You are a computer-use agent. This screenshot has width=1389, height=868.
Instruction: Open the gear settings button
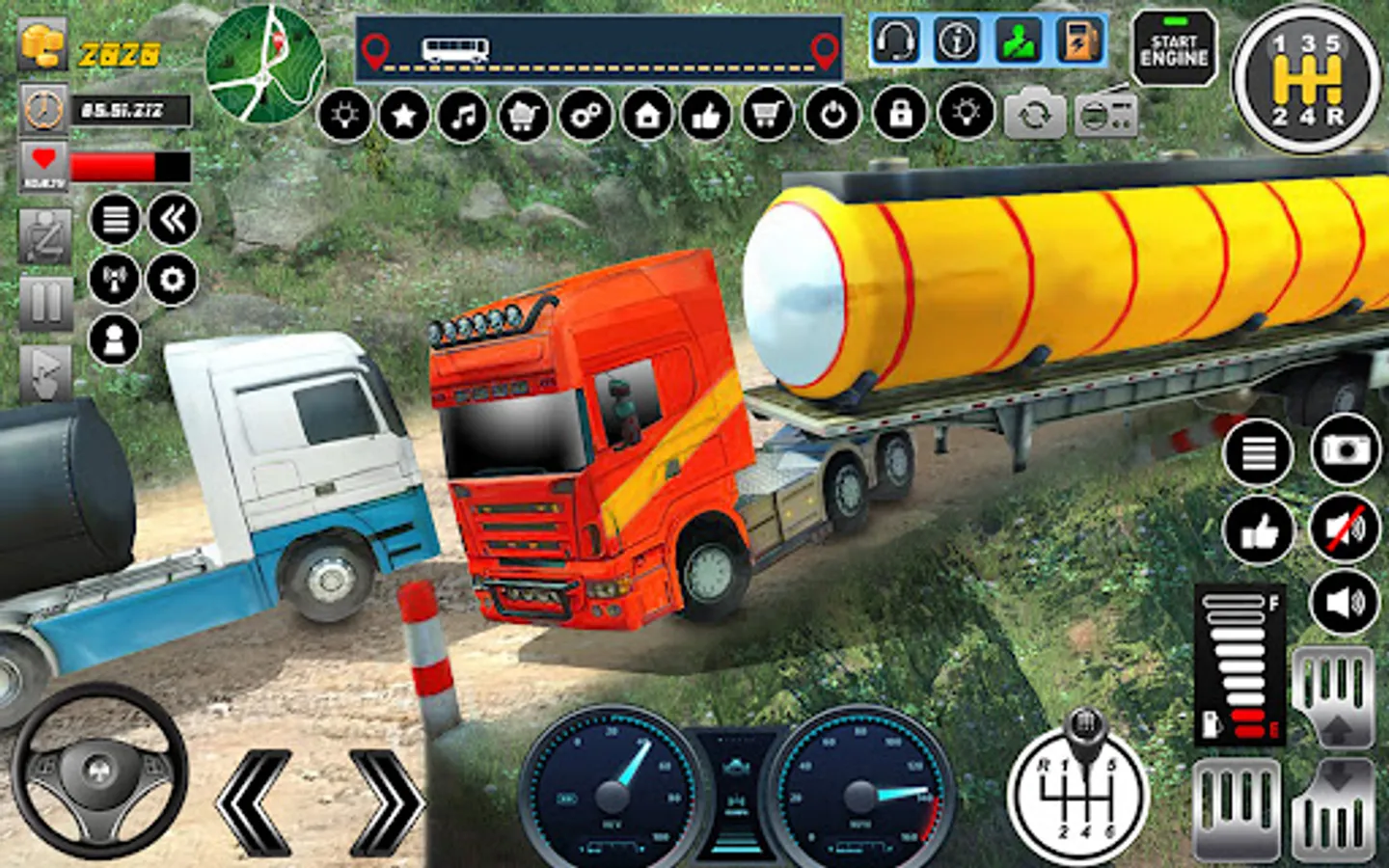click(172, 281)
